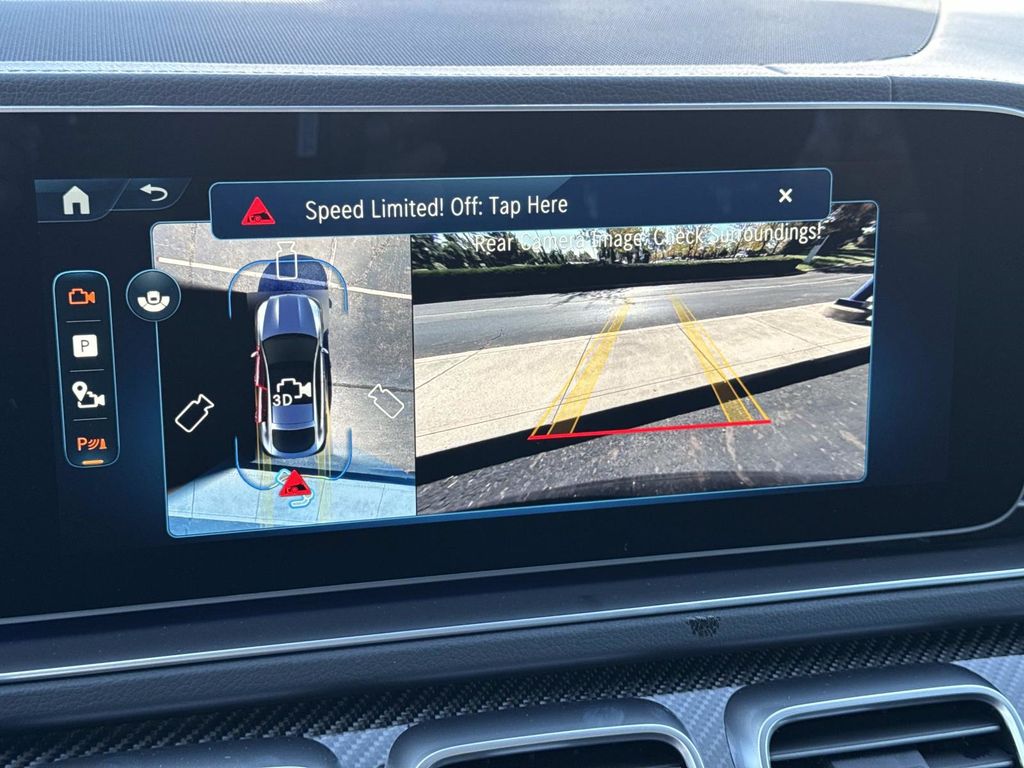This screenshot has width=1024, height=768.
Task: Select the location pin camera icon
Action: pyautogui.click(x=87, y=396)
